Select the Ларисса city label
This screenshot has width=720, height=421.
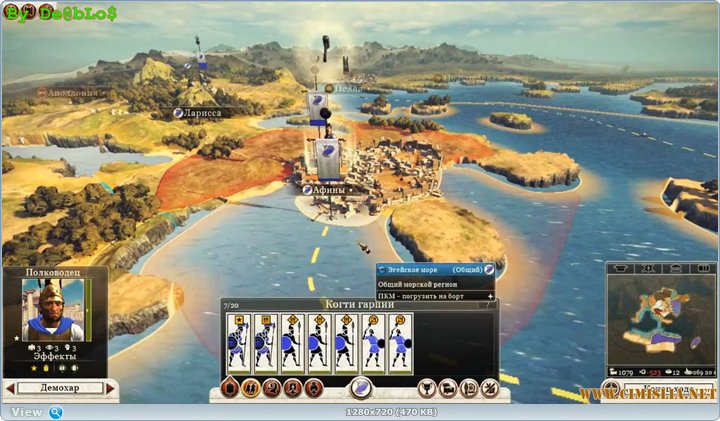coord(201,113)
